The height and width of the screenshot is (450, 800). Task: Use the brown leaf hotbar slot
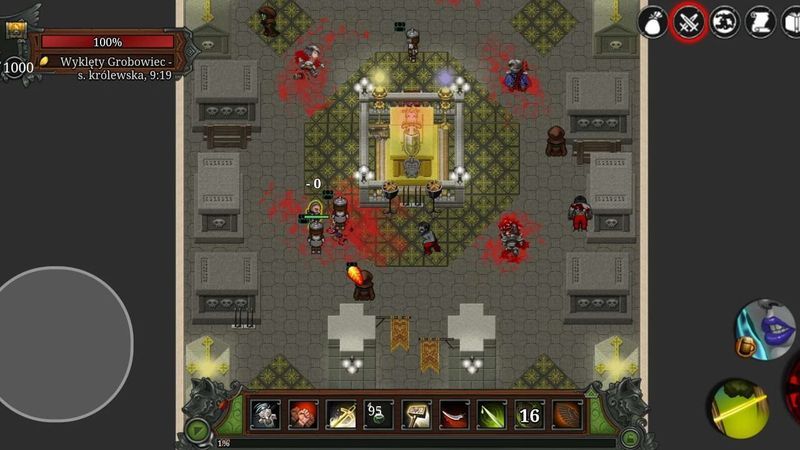point(567,413)
